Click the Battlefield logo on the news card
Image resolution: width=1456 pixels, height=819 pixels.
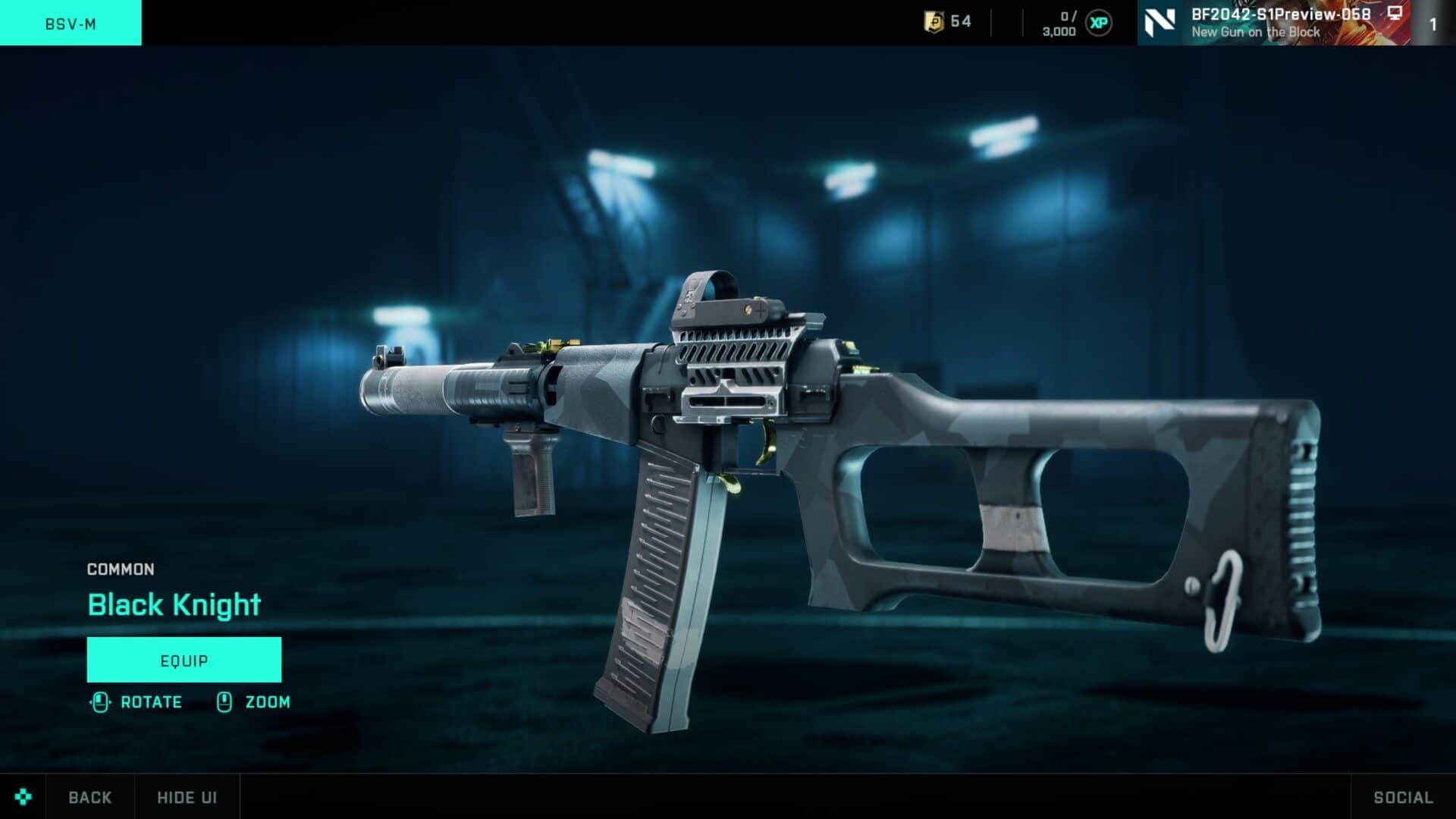pyautogui.click(x=1161, y=21)
